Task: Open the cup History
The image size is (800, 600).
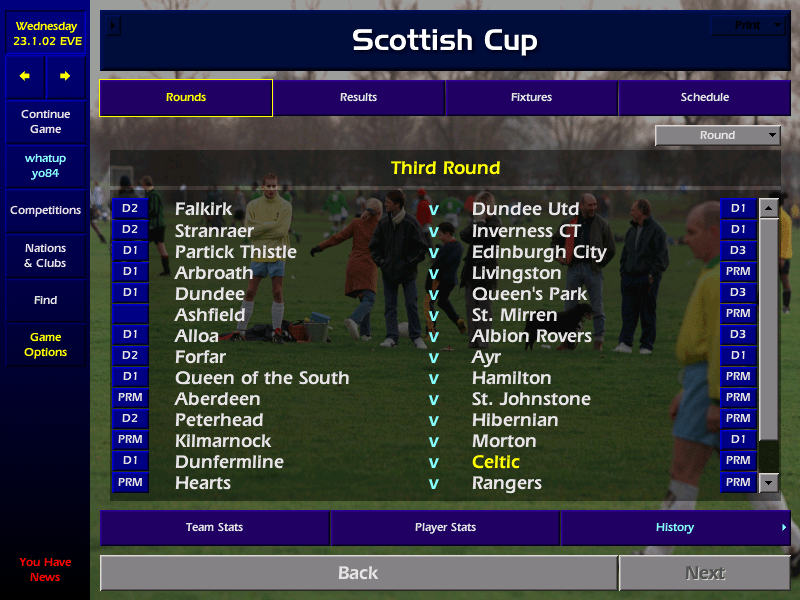Action: [x=675, y=528]
